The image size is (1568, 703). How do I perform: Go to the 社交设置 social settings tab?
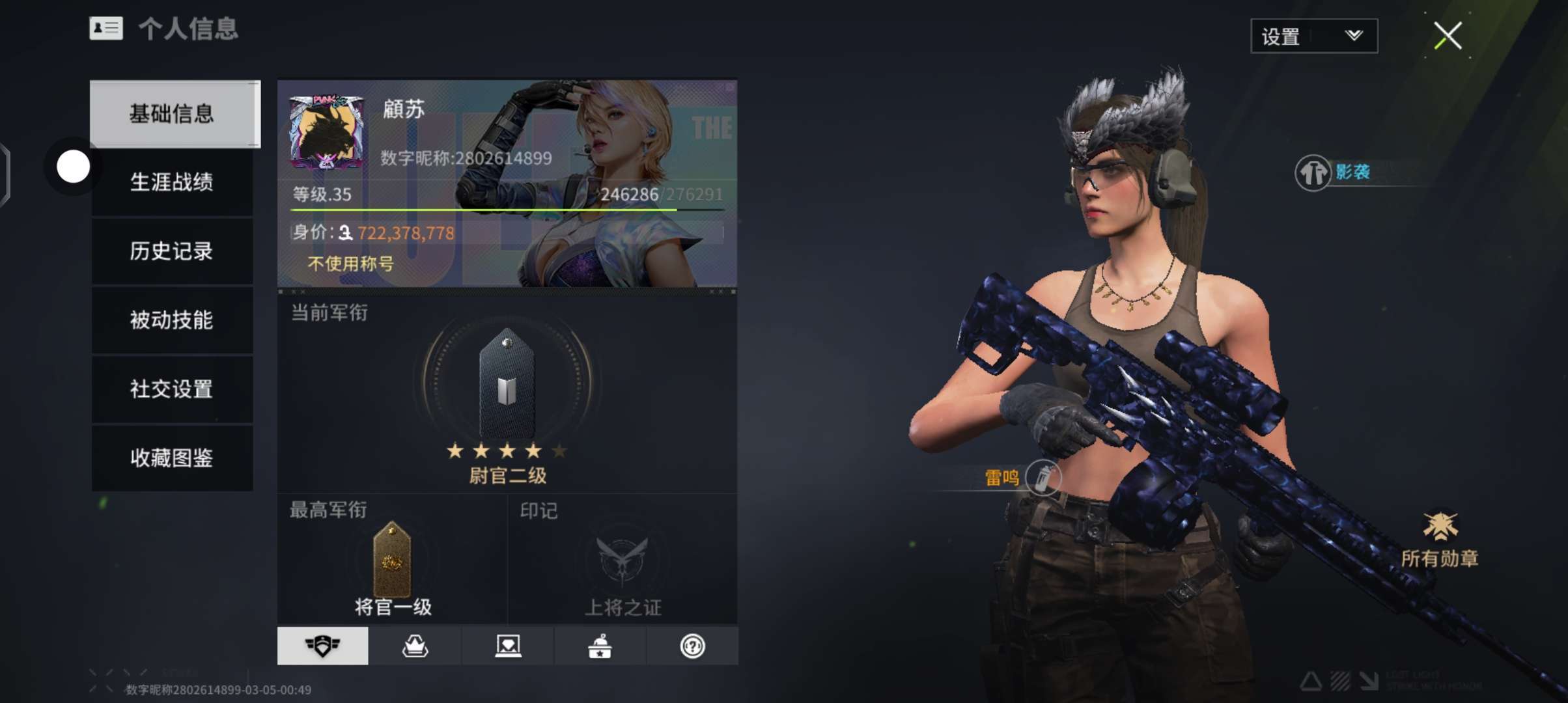click(172, 389)
